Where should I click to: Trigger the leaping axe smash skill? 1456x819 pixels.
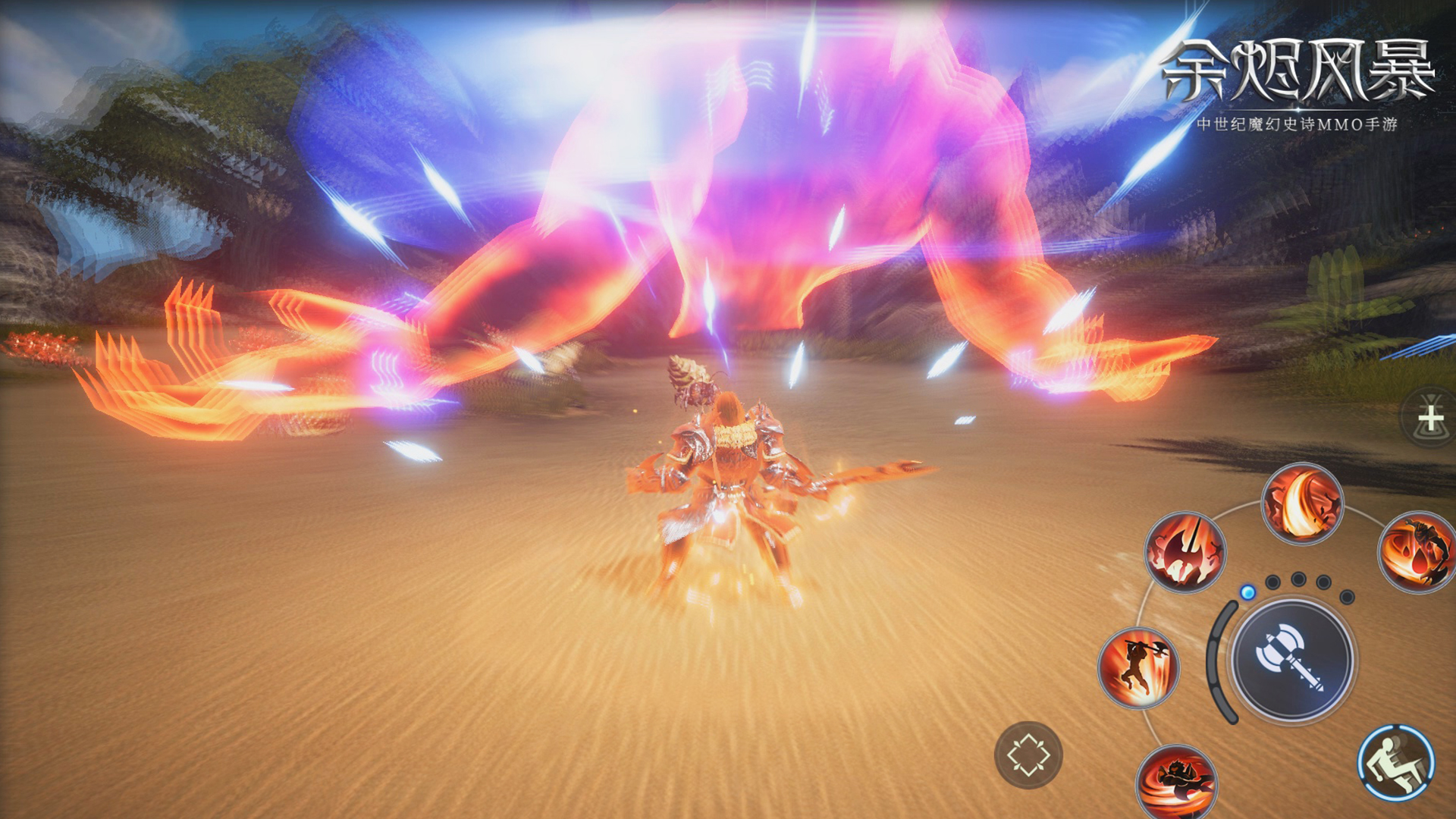[x=1138, y=668]
